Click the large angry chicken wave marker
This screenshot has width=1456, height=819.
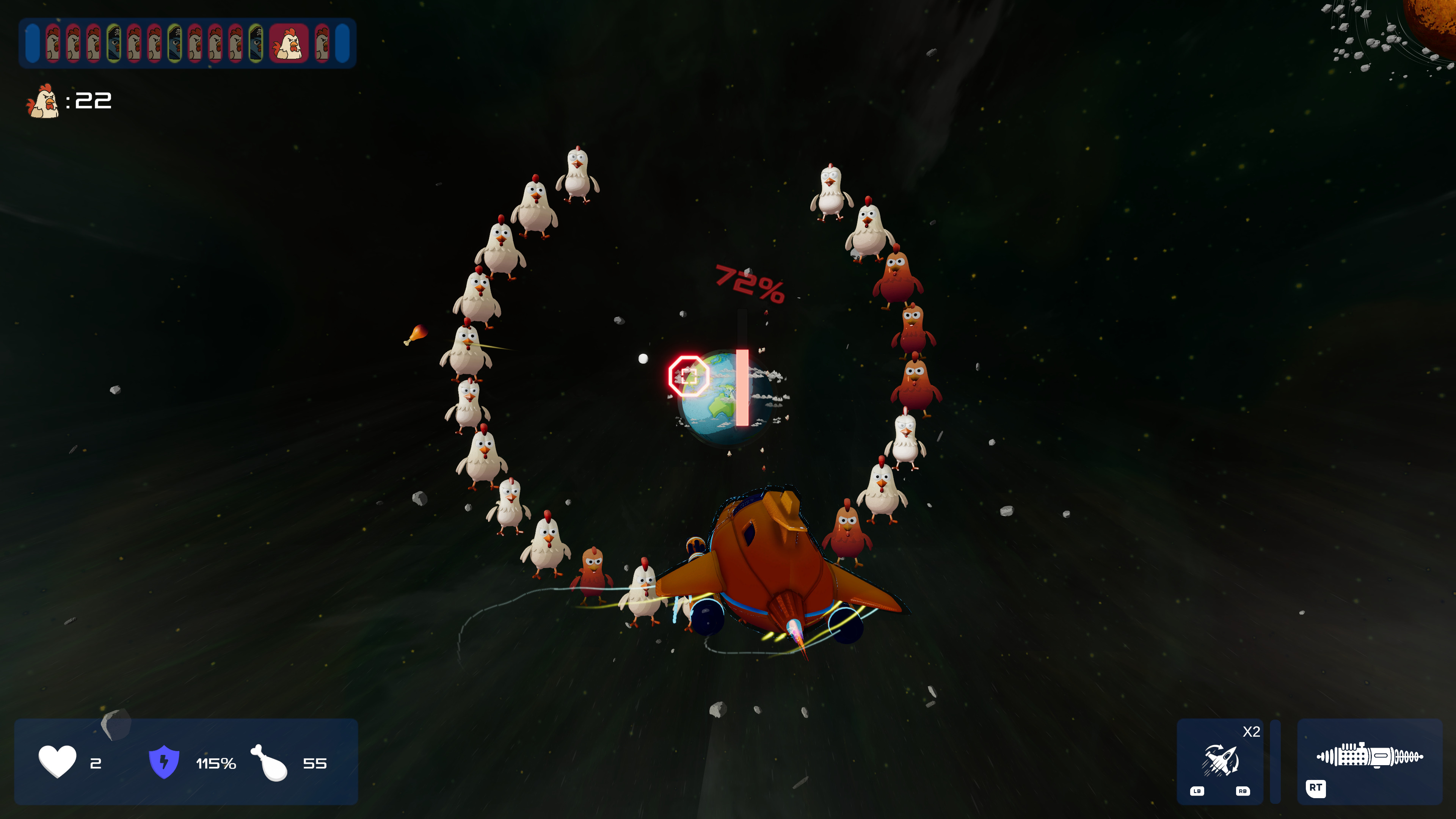(289, 44)
